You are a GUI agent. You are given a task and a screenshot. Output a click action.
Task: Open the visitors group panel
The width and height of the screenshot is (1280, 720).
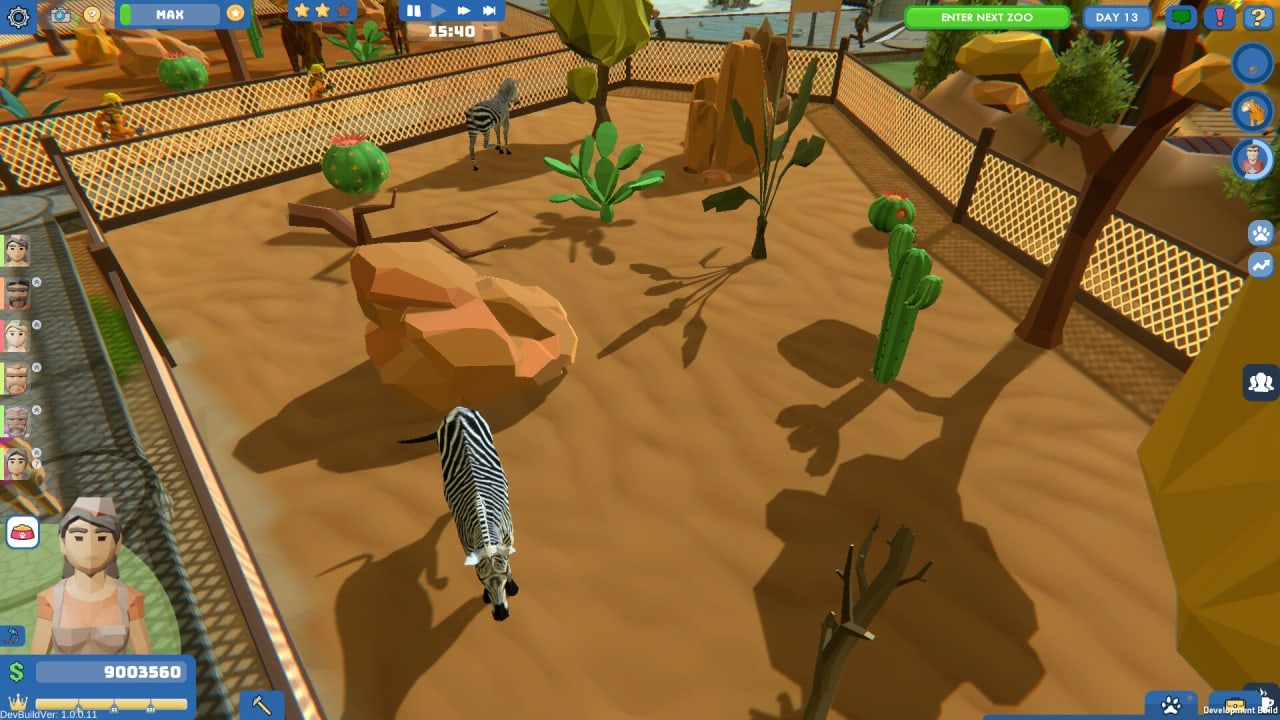[x=1261, y=382]
